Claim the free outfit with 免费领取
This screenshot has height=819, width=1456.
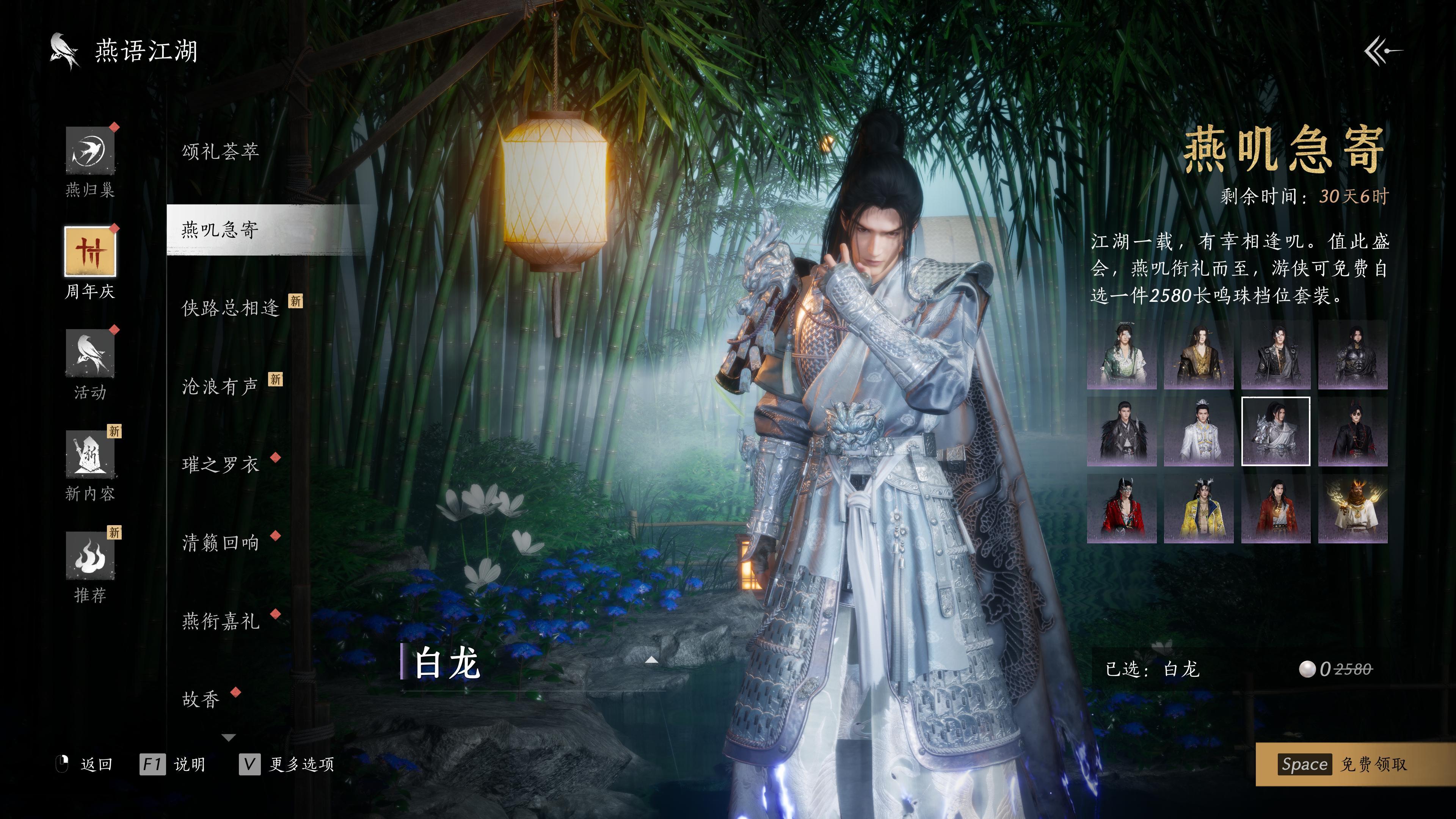click(x=1355, y=764)
